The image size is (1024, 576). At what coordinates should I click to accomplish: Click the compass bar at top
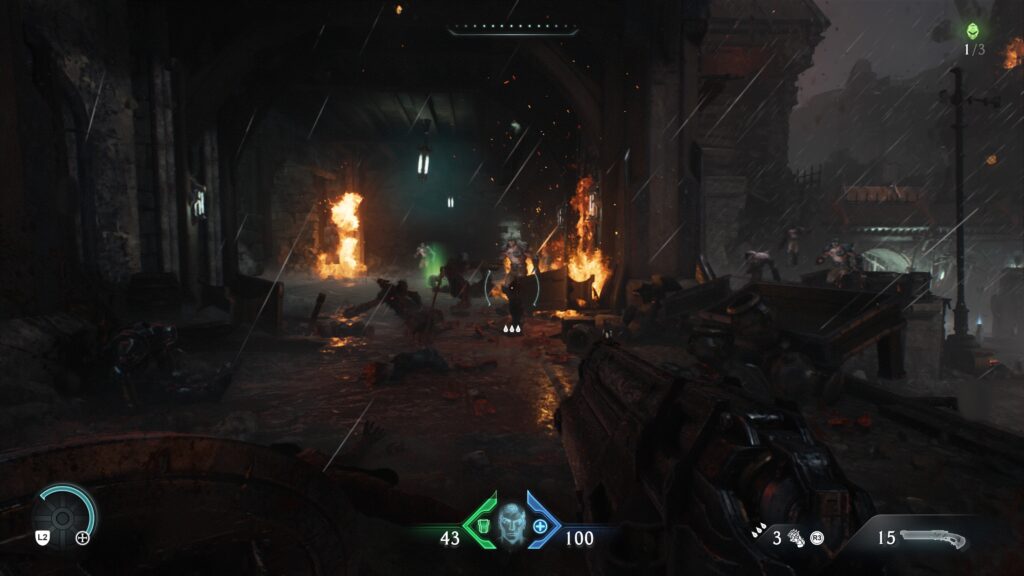pyautogui.click(x=512, y=30)
